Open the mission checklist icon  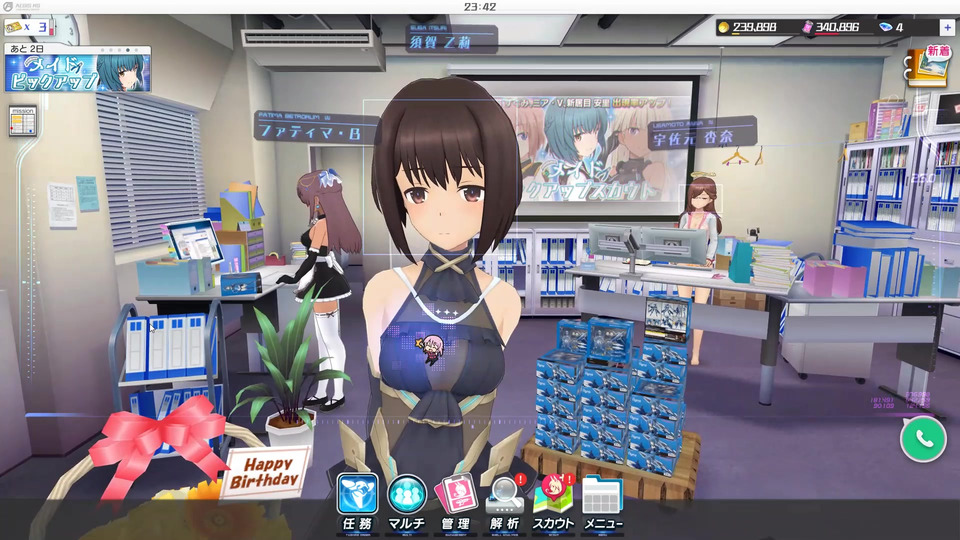[x=22, y=120]
